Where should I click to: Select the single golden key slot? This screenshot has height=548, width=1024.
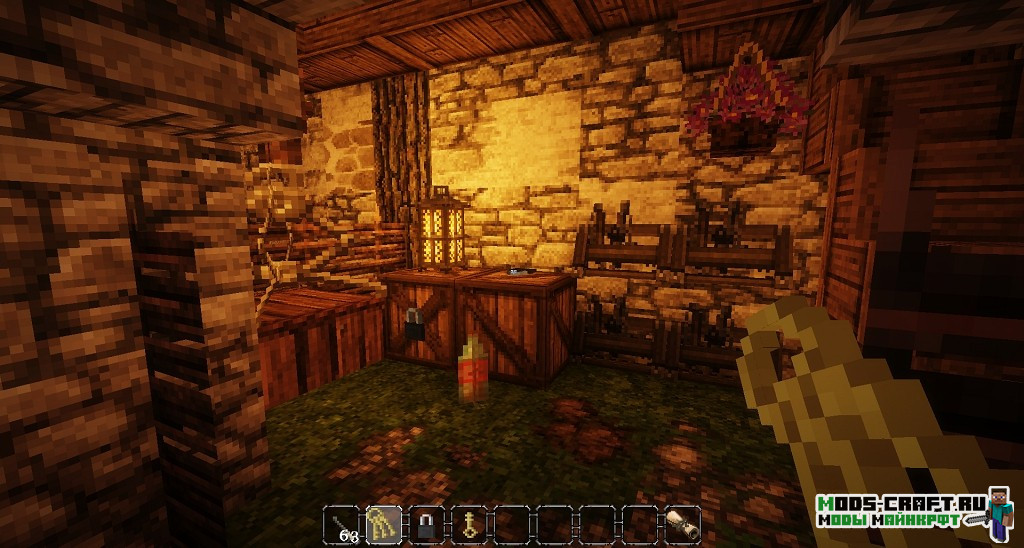pos(468,523)
